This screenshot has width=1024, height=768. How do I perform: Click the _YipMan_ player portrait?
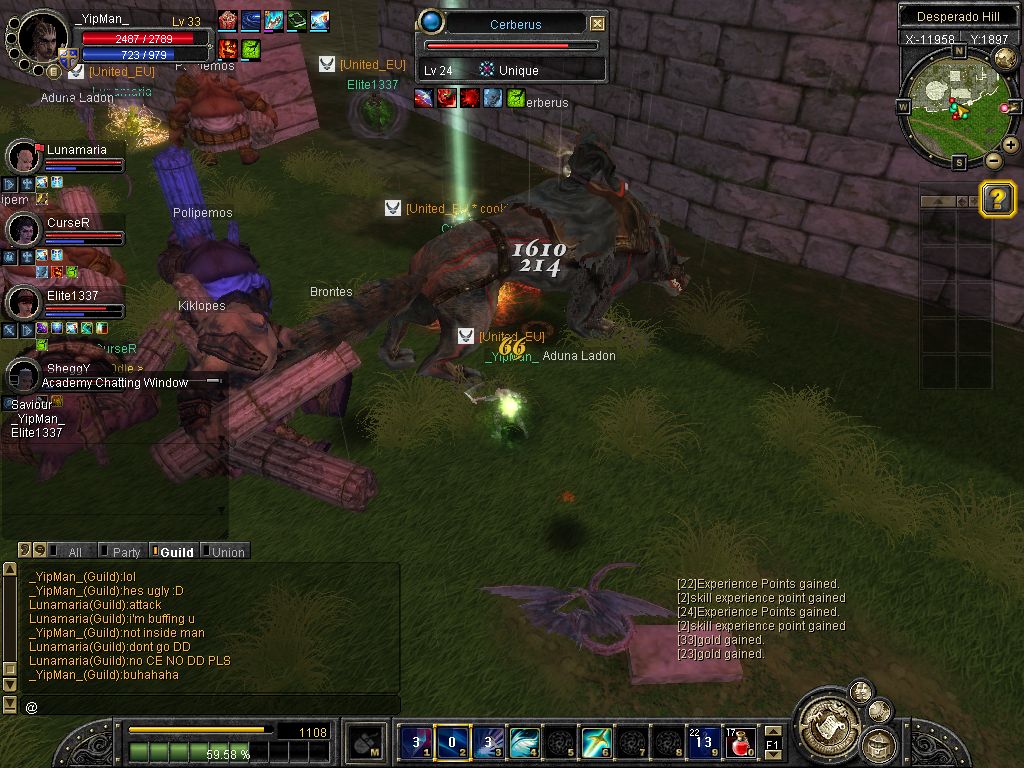click(43, 37)
